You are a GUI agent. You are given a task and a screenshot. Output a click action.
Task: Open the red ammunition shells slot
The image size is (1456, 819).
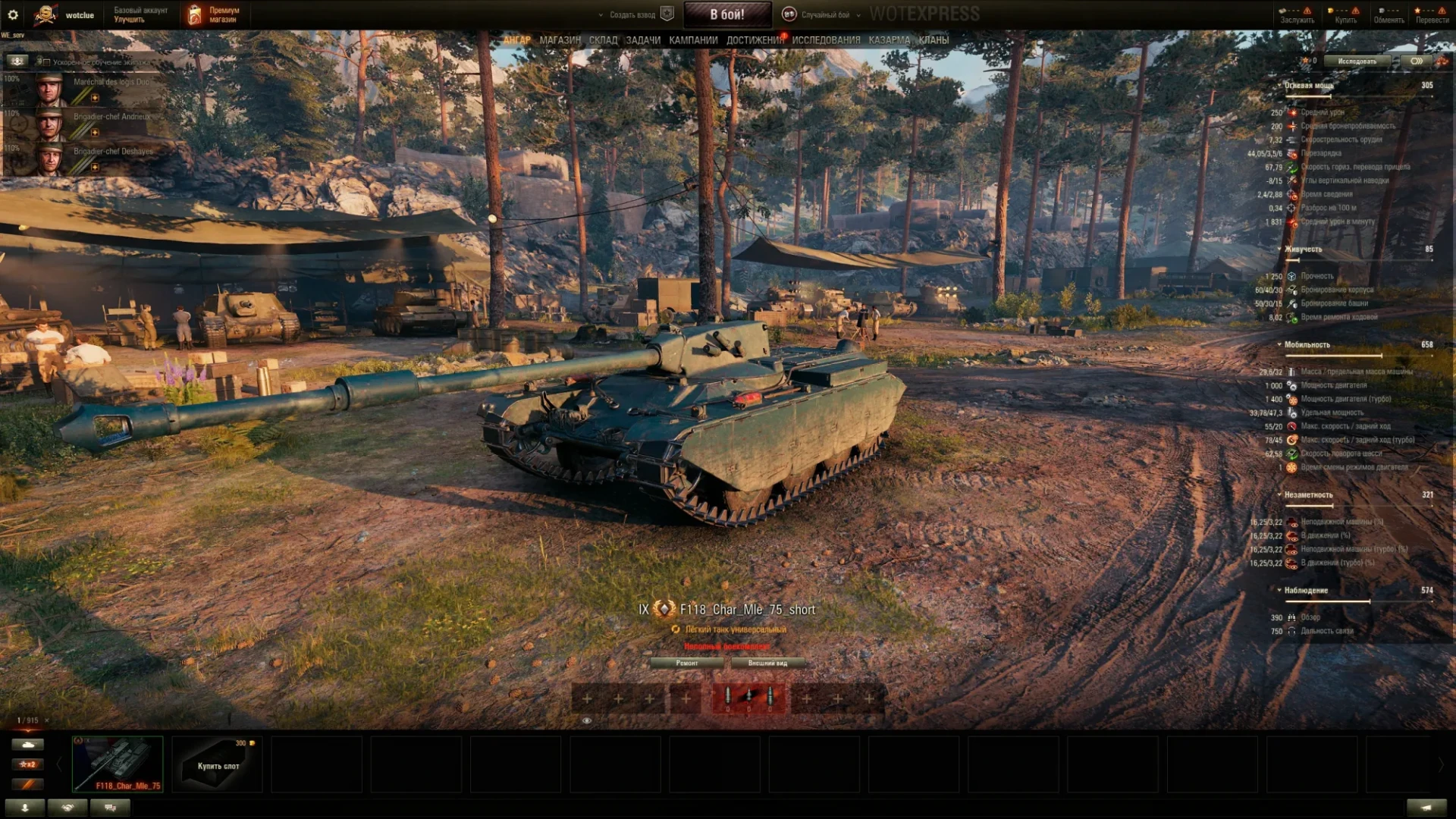click(x=748, y=698)
